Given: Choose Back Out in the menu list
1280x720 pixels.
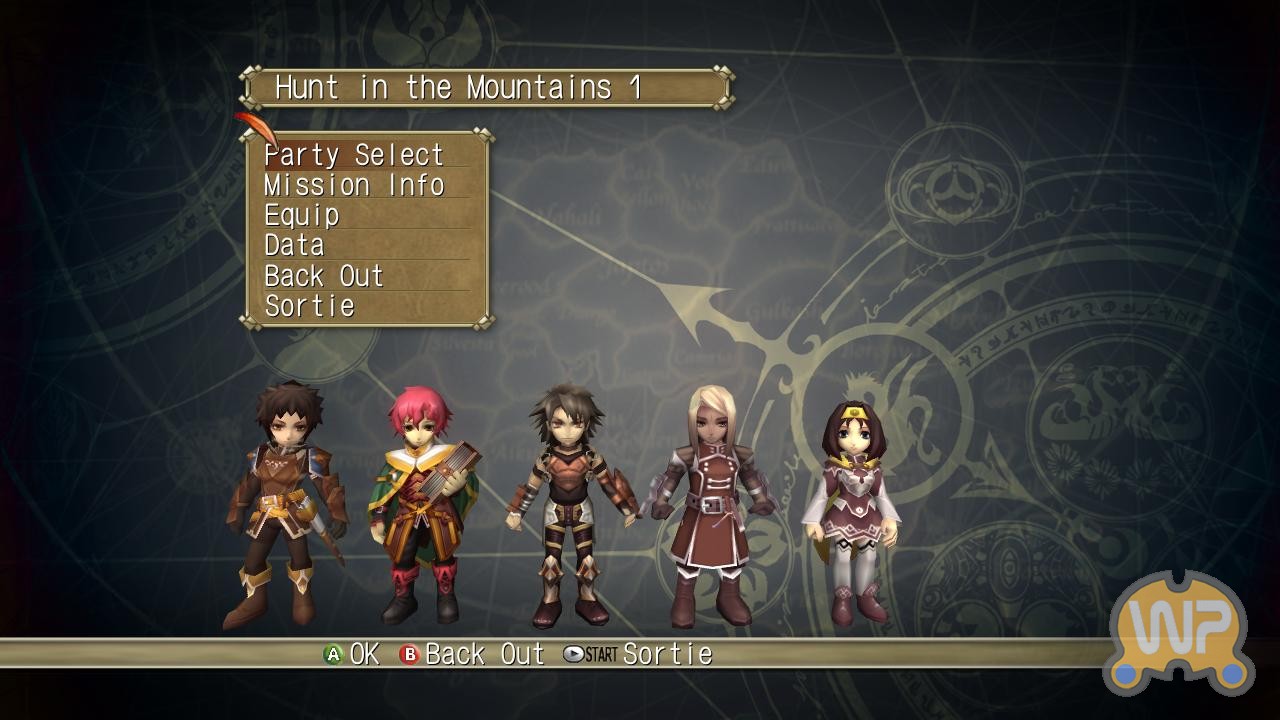Looking at the screenshot, I should click(x=324, y=276).
